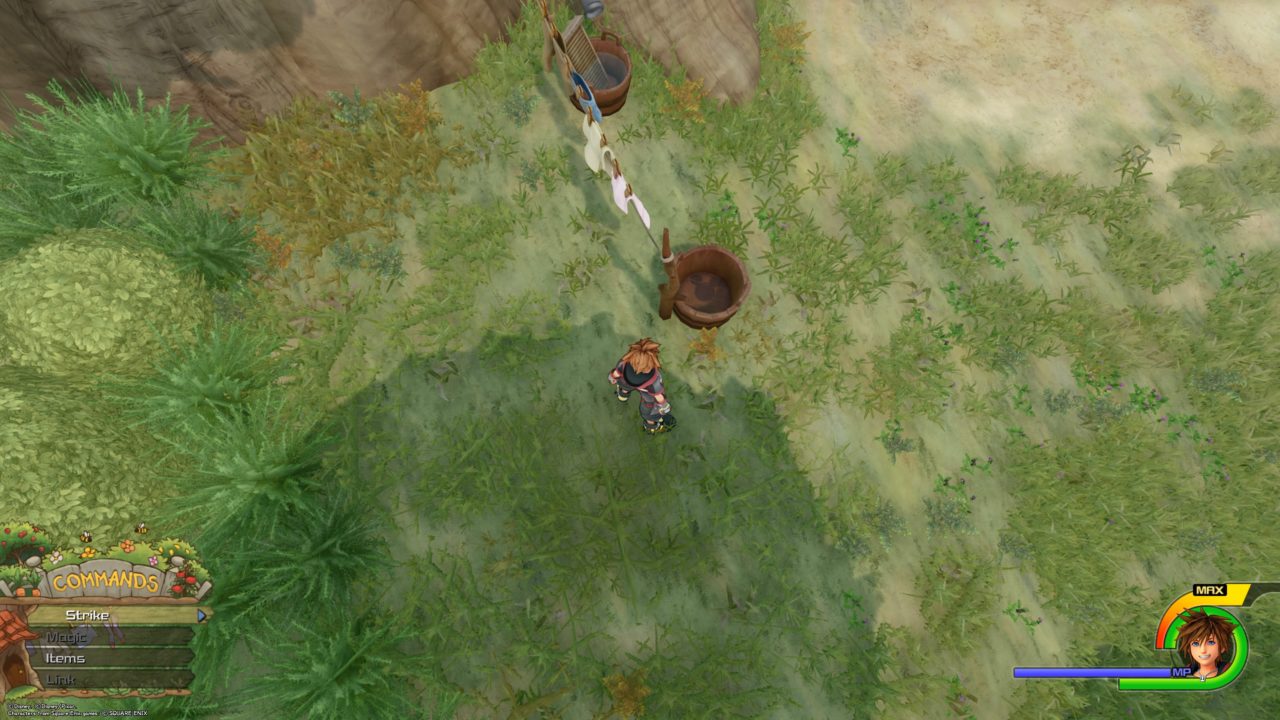Click the blue arrow beside Strike

click(x=201, y=616)
